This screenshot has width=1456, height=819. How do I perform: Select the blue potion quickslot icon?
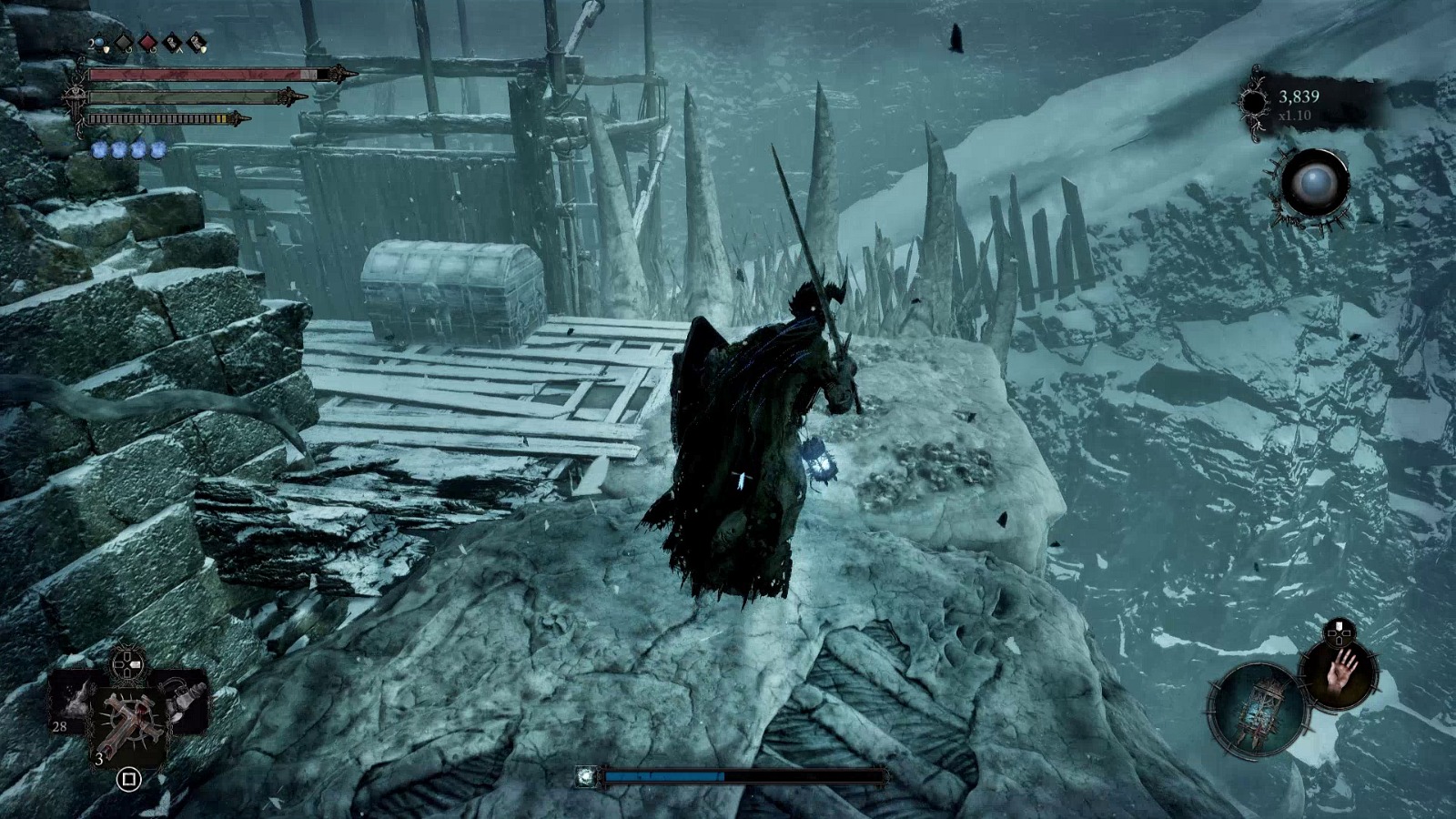[99, 42]
